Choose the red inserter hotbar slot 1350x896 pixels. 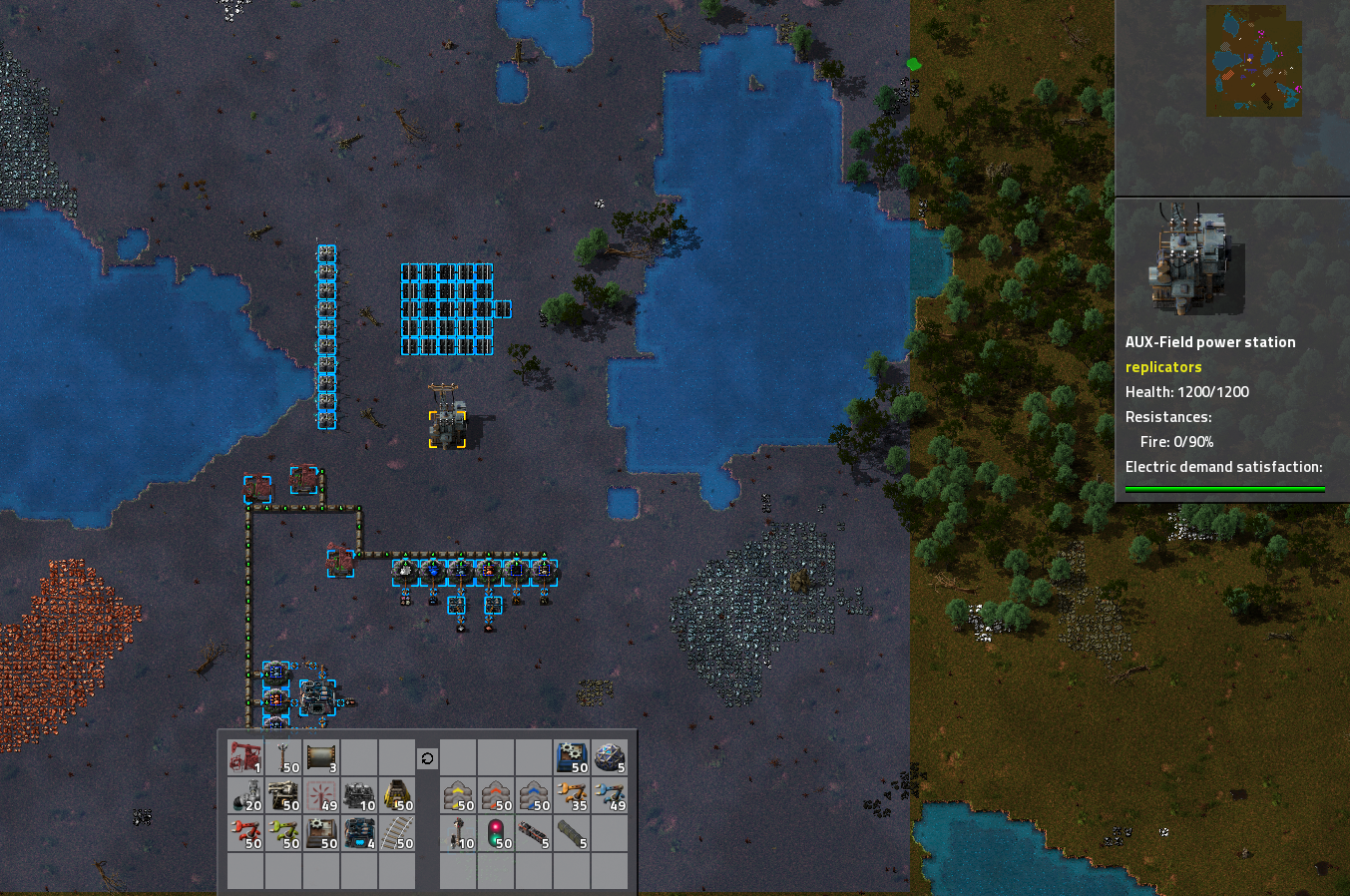(245, 834)
